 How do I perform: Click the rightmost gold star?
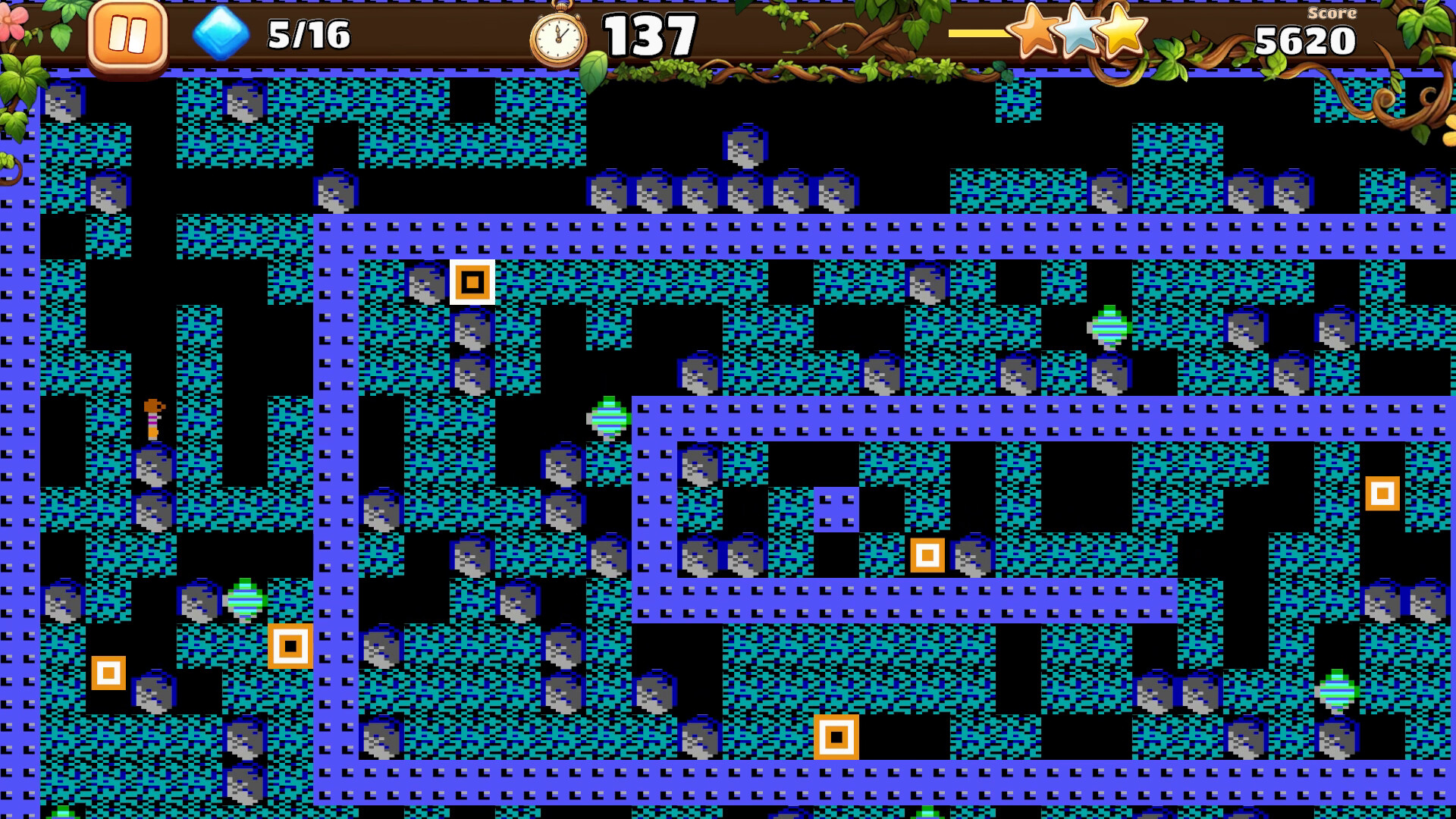(x=1121, y=34)
